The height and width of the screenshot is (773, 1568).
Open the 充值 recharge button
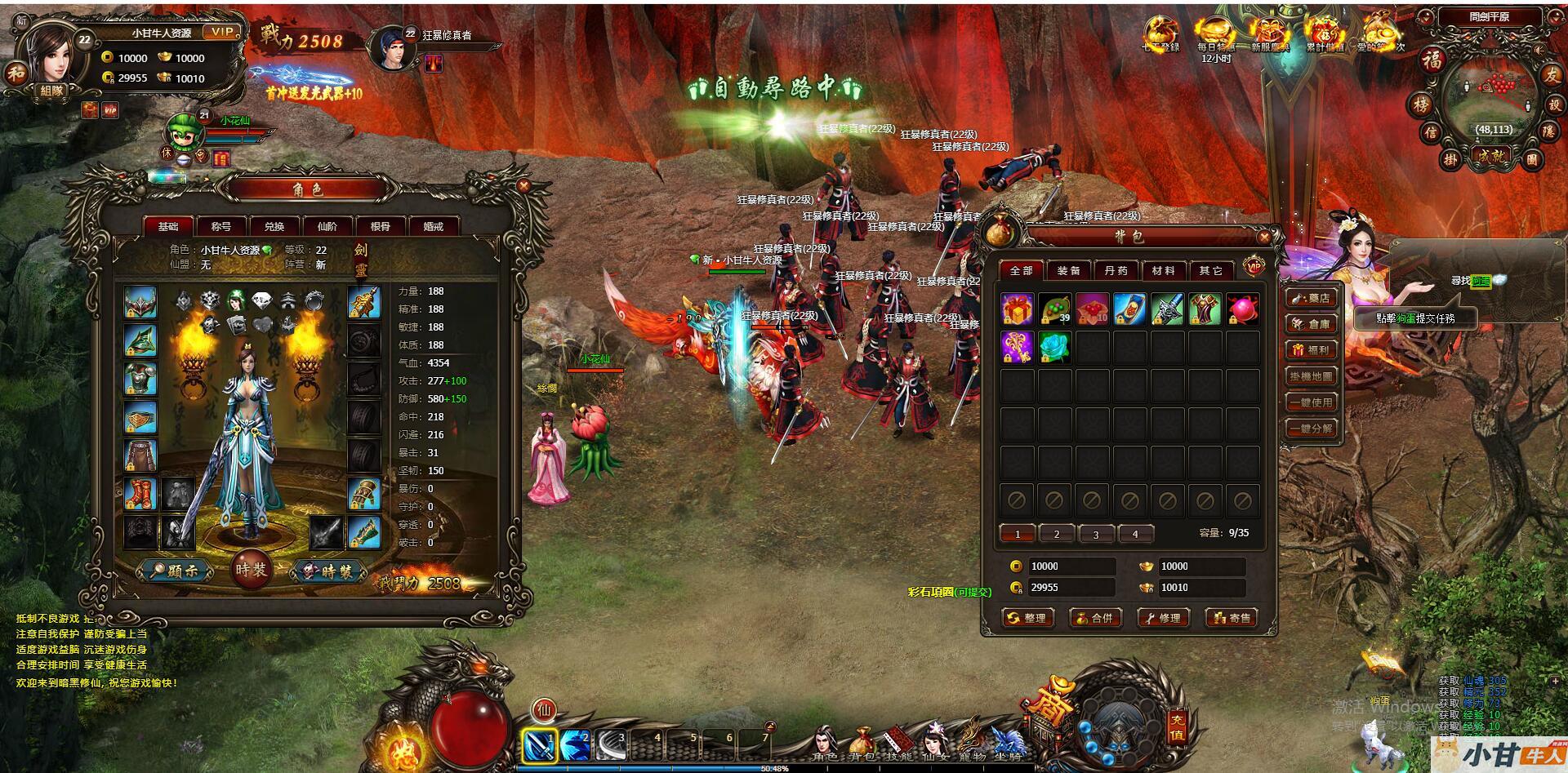[1176, 727]
